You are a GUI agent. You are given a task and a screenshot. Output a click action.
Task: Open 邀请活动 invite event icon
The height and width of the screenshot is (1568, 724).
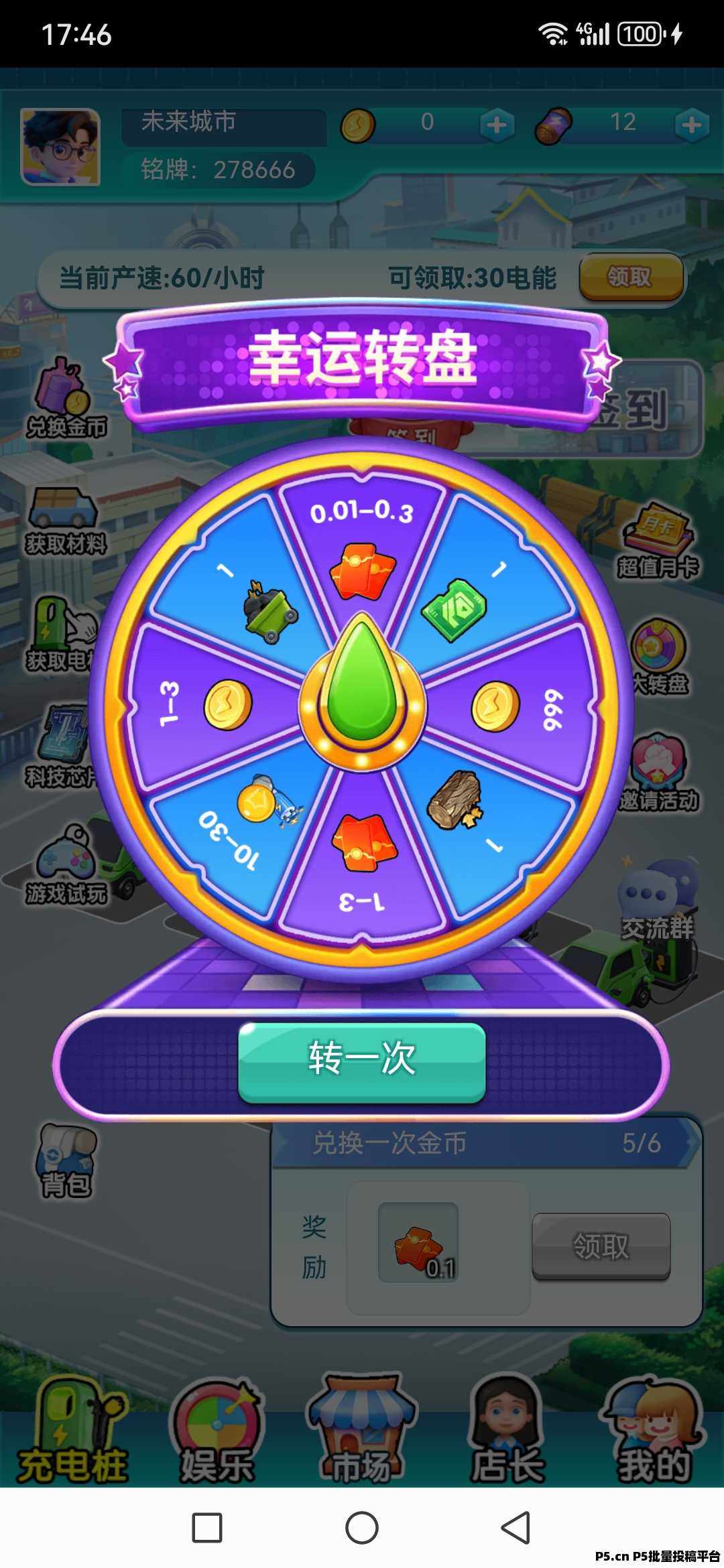click(658, 772)
